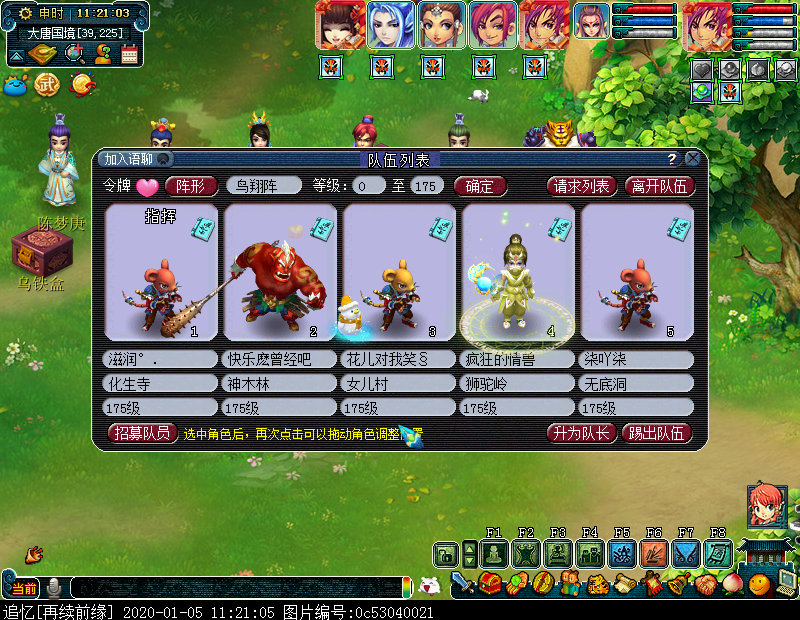The height and width of the screenshot is (620, 800).
Task: Open the help question mark button
Action: (x=672, y=159)
